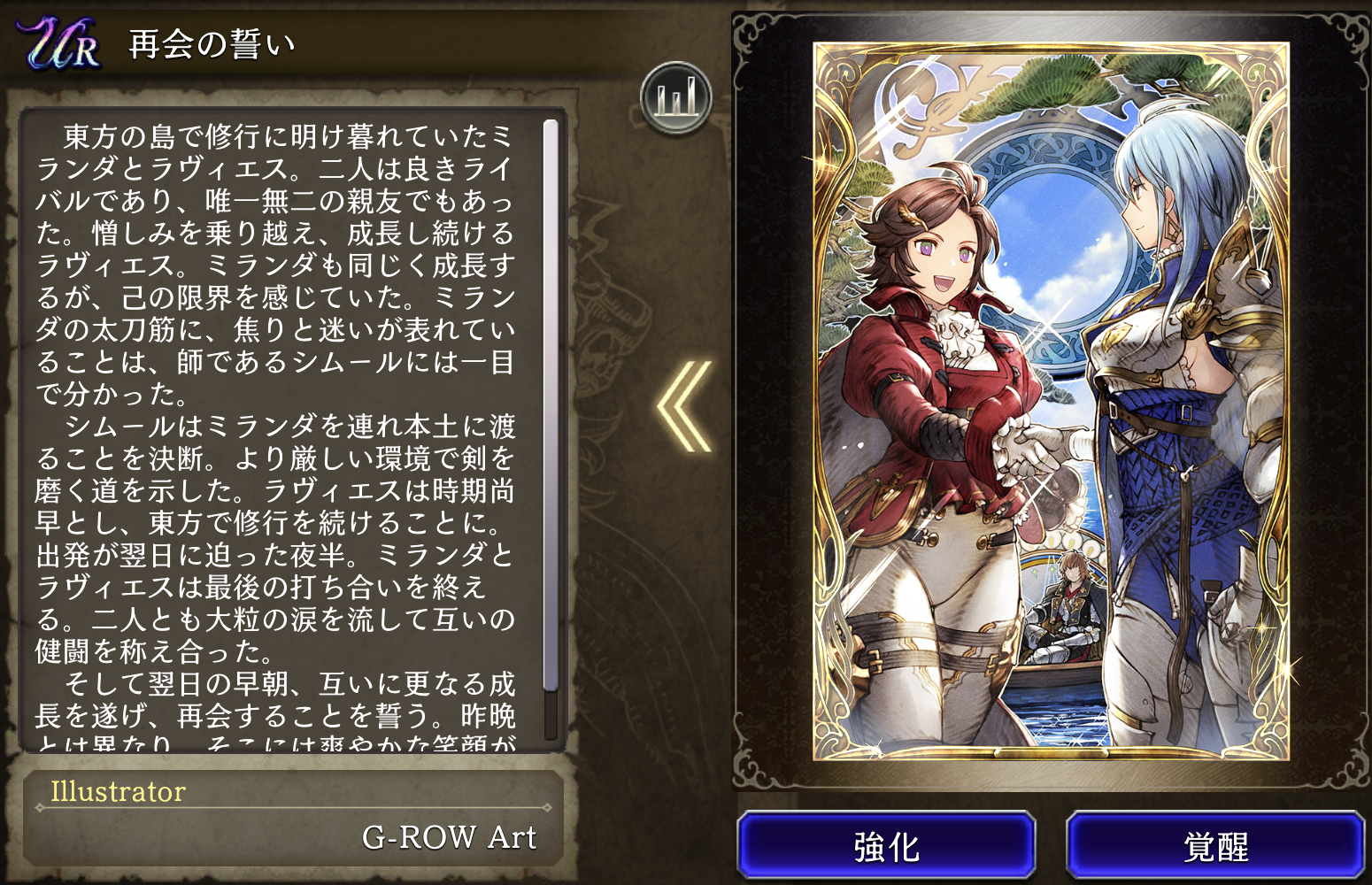View the 再会の誓い card artwork

[x=1051, y=400]
